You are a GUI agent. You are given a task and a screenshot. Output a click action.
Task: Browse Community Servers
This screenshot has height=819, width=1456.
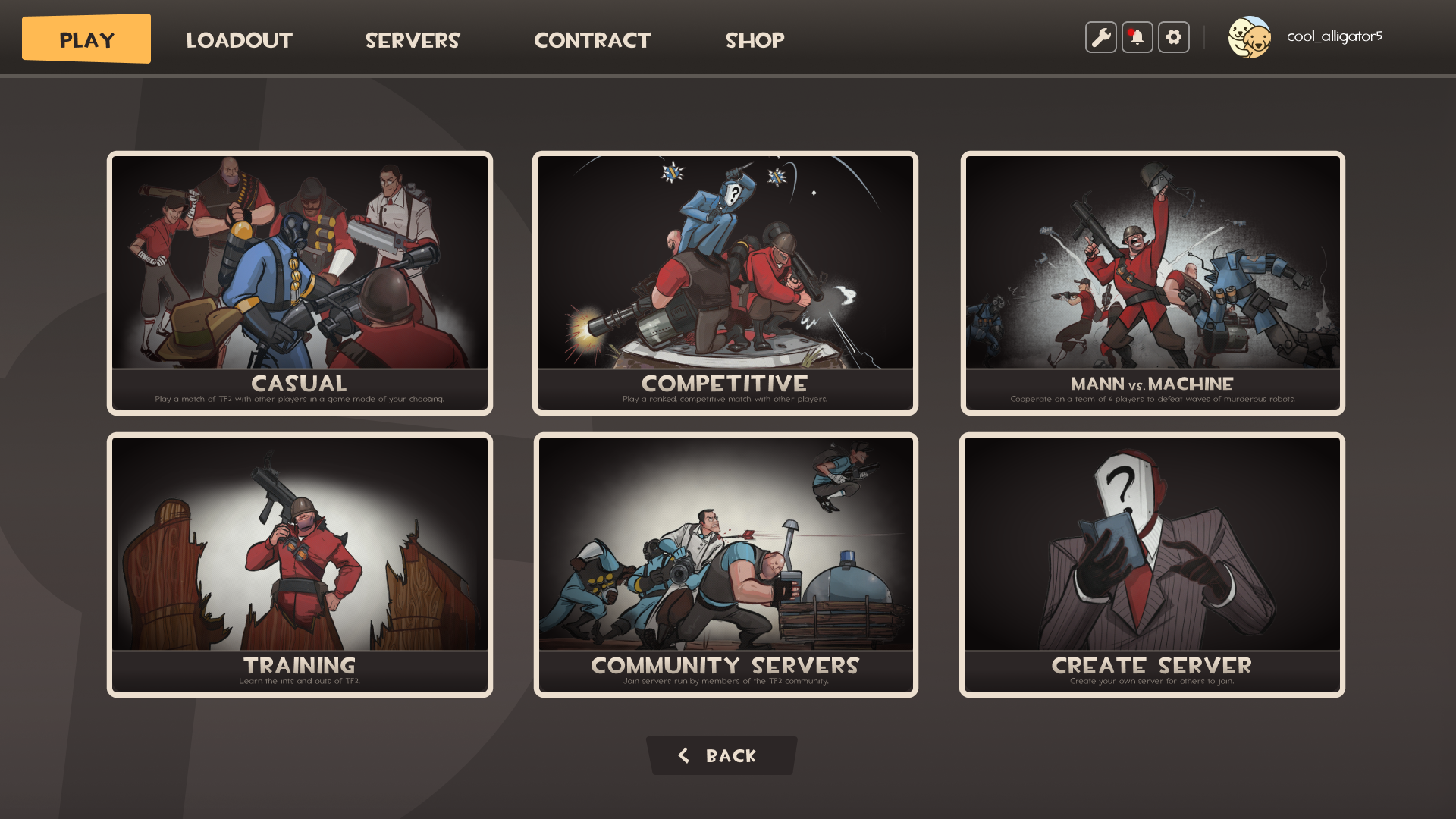[x=724, y=564]
